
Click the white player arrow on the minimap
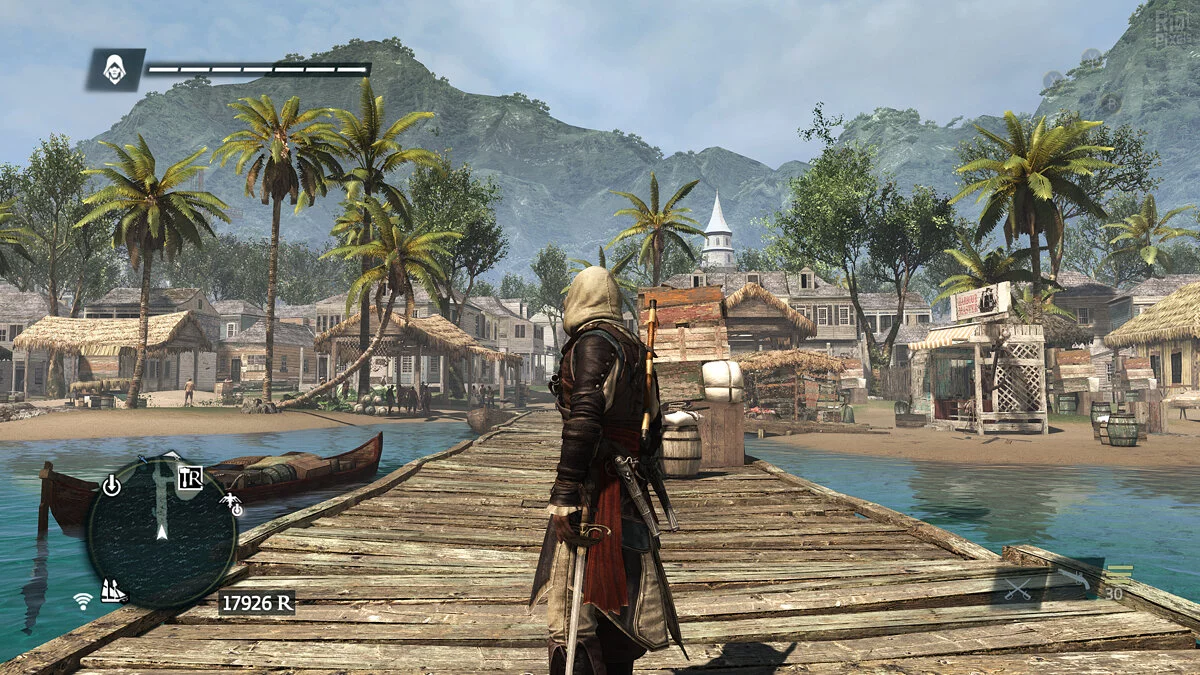coord(161,531)
